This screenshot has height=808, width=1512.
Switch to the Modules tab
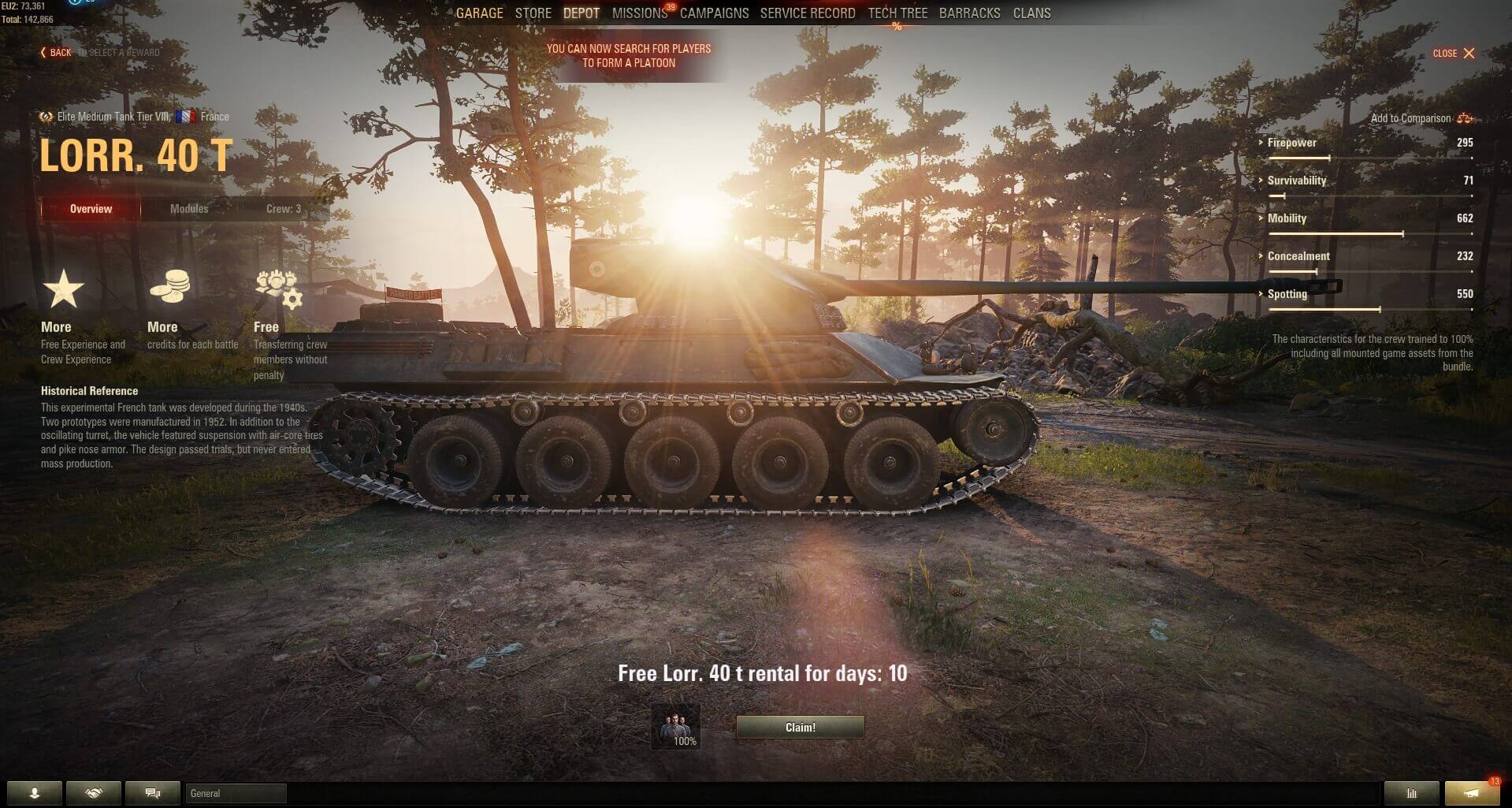189,208
